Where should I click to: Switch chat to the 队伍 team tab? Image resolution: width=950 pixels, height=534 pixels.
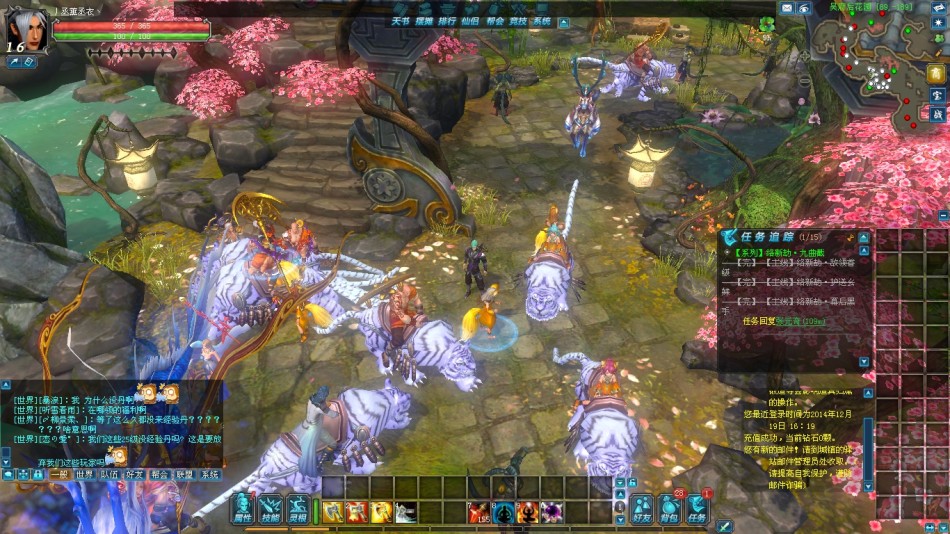[x=110, y=475]
